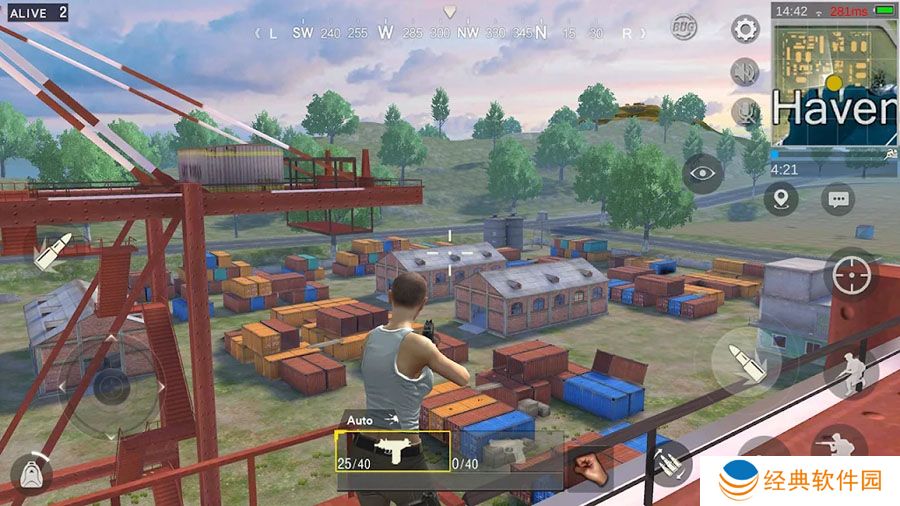Screen dimensions: 900x506
Task: Activate the eye free-look button
Action: (703, 173)
